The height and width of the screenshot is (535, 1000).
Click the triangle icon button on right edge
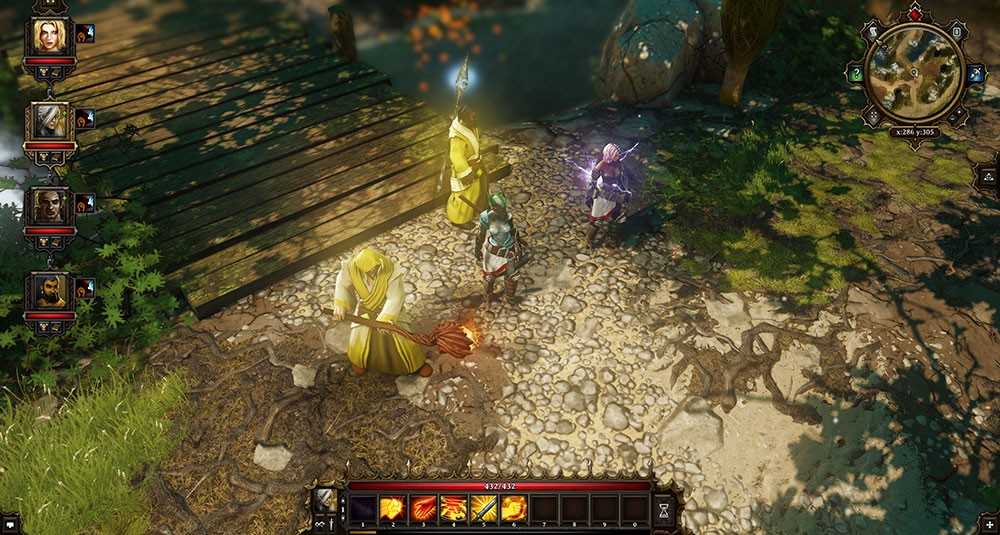pyautogui.click(x=989, y=176)
